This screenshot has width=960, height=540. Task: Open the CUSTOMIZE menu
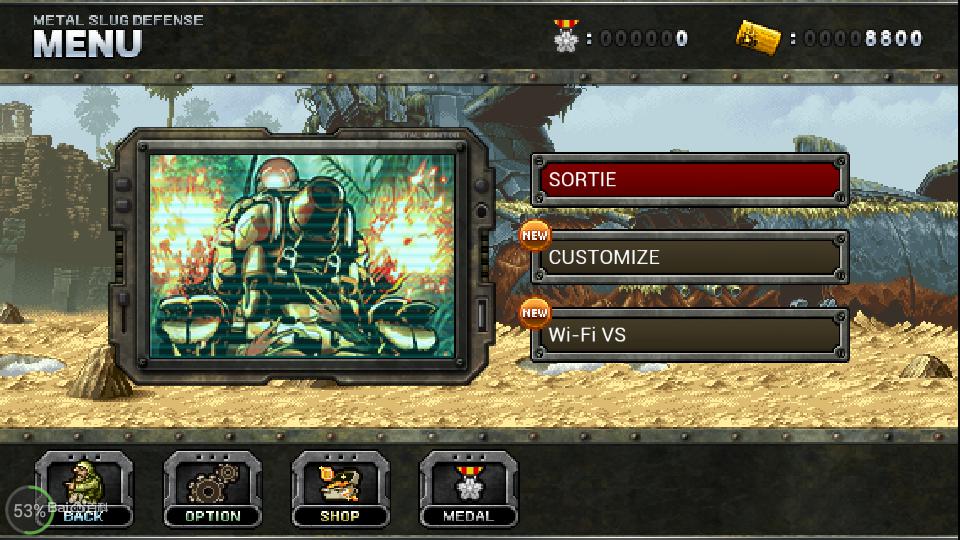(x=689, y=257)
